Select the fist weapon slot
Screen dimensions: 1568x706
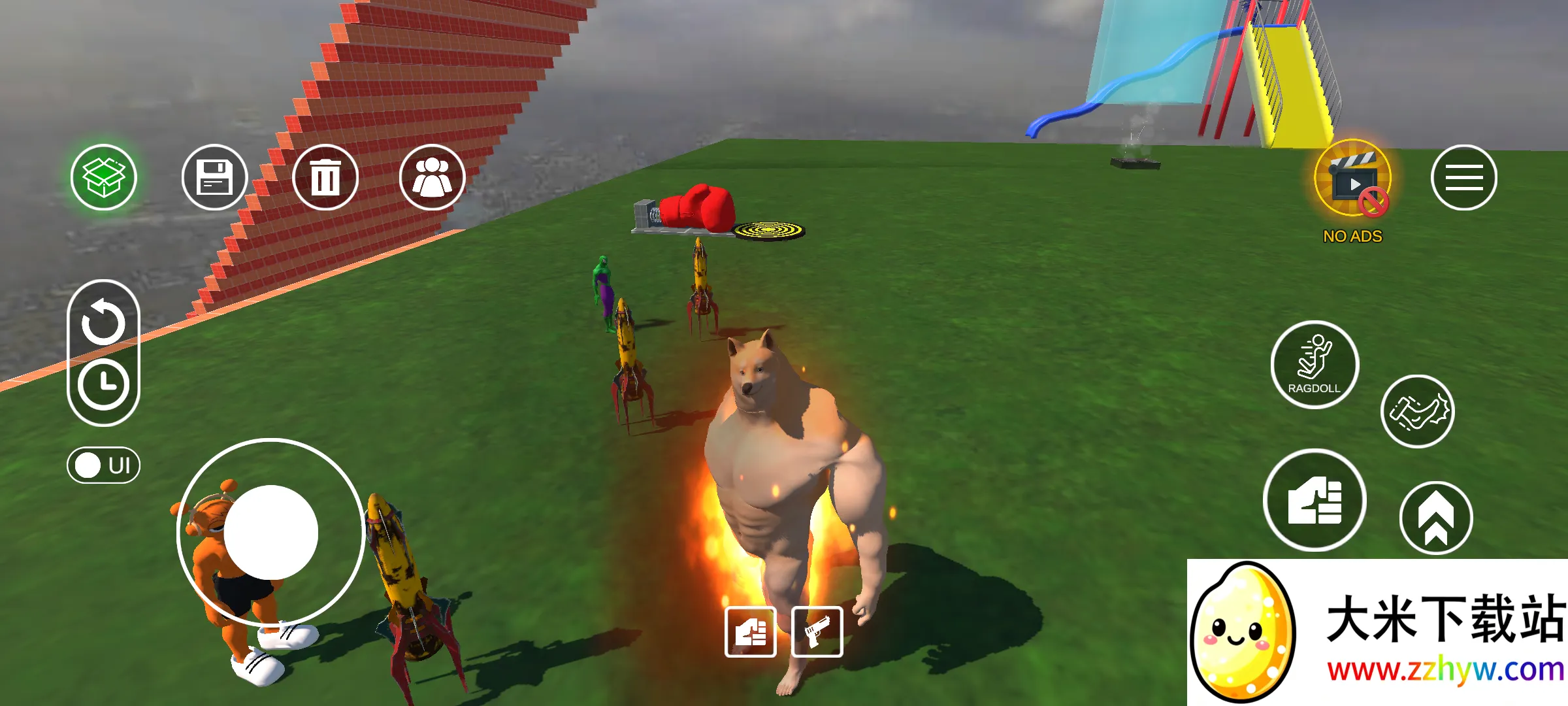[751, 631]
